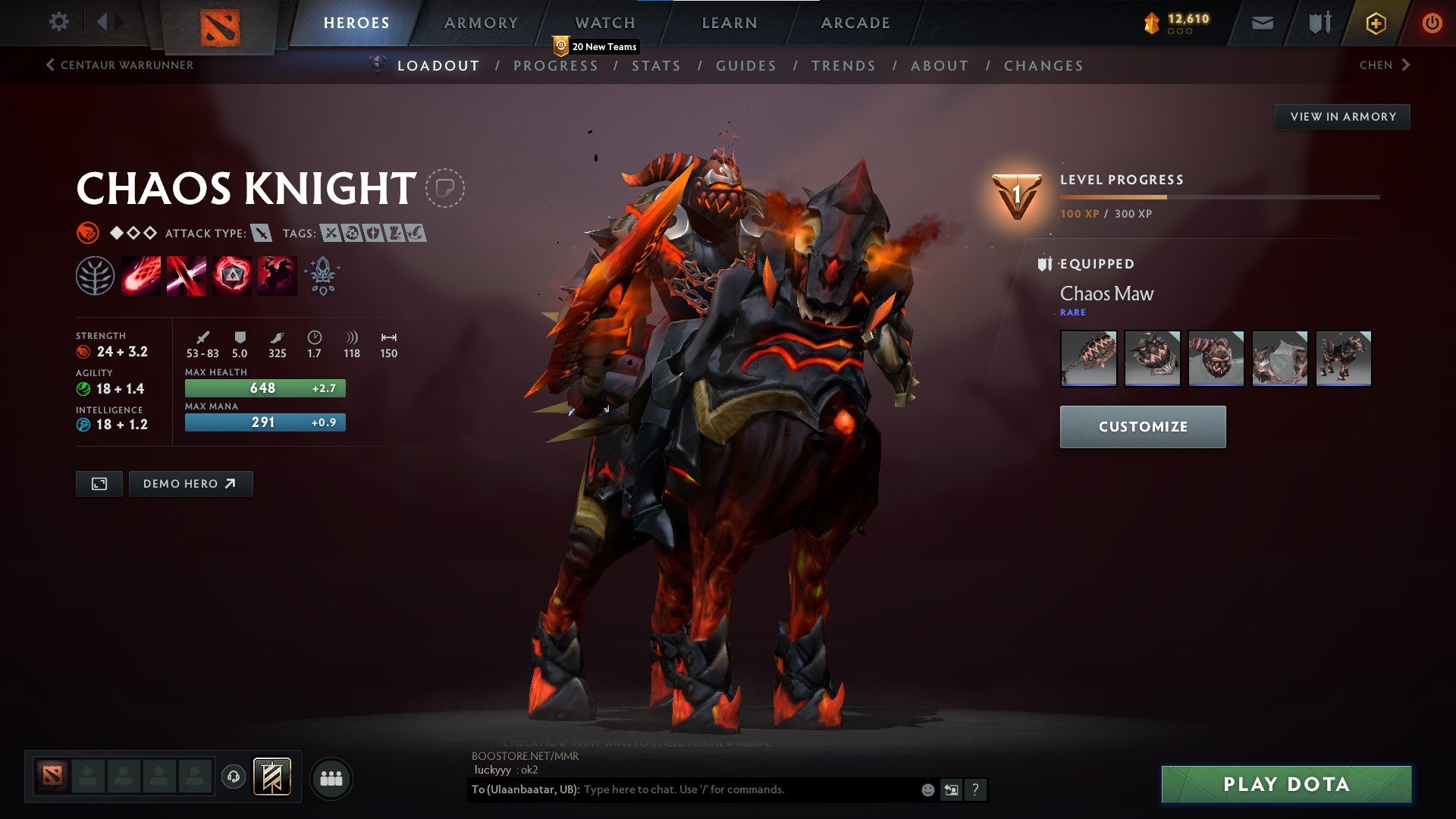
Task: Open the emoticon picker beside chat
Action: coord(927,789)
